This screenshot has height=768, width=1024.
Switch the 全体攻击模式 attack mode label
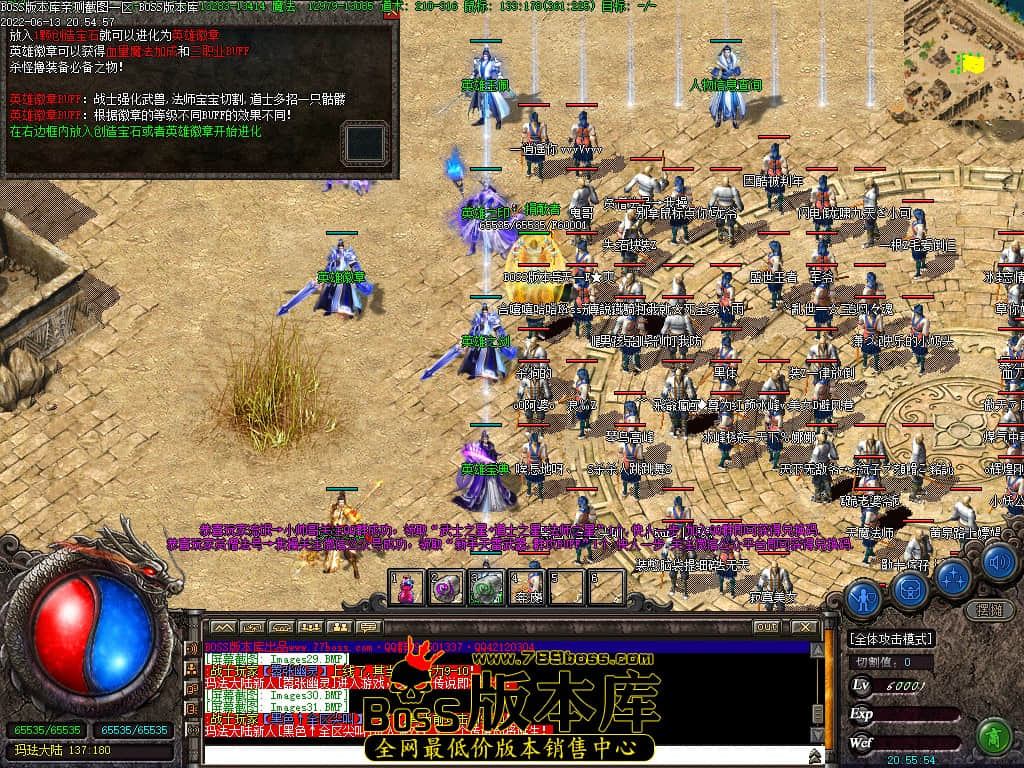pos(891,639)
